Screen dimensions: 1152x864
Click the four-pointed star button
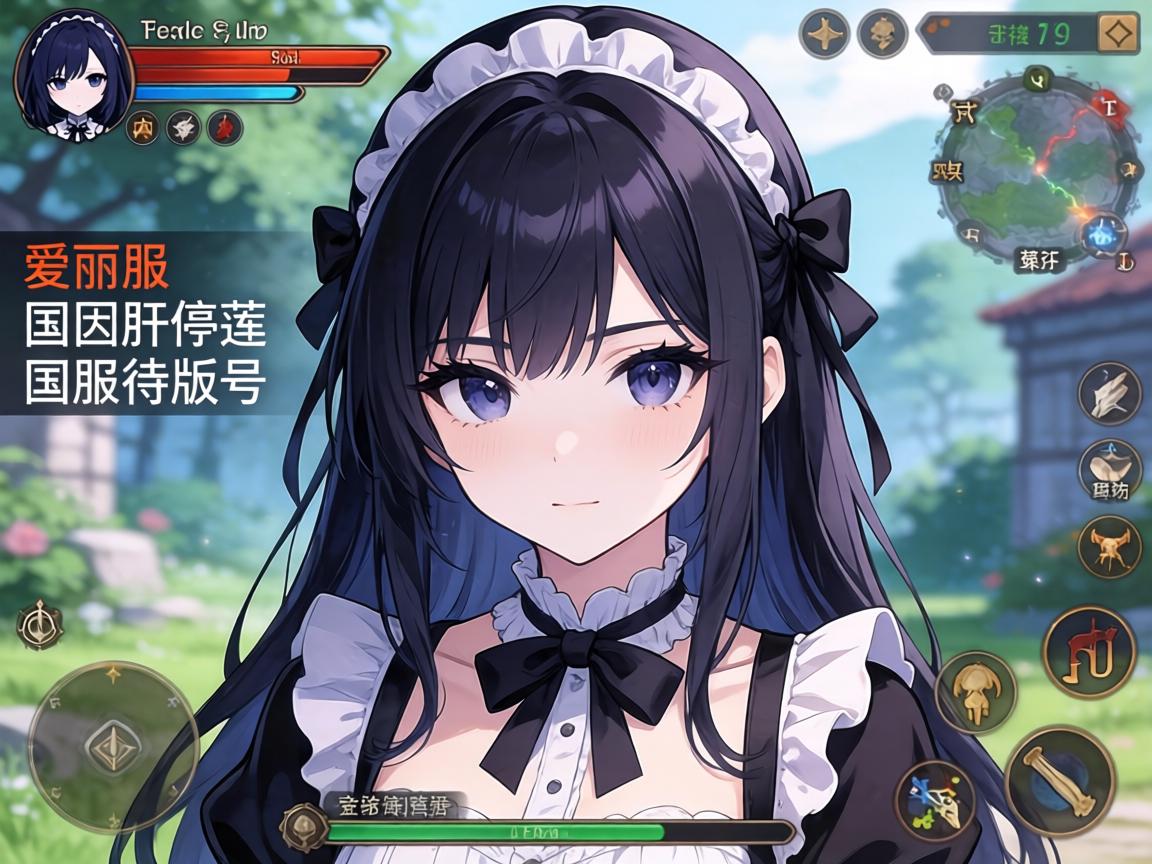pos(824,34)
